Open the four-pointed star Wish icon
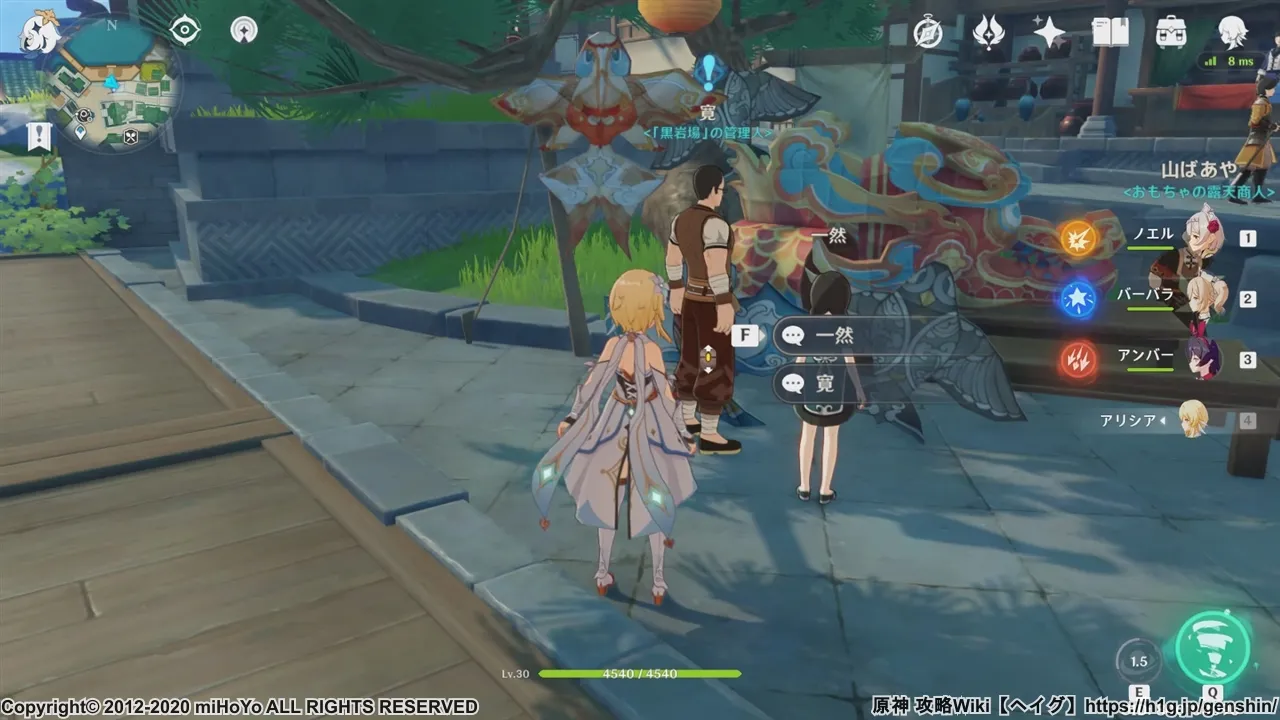The height and width of the screenshot is (720, 1280). point(1049,33)
